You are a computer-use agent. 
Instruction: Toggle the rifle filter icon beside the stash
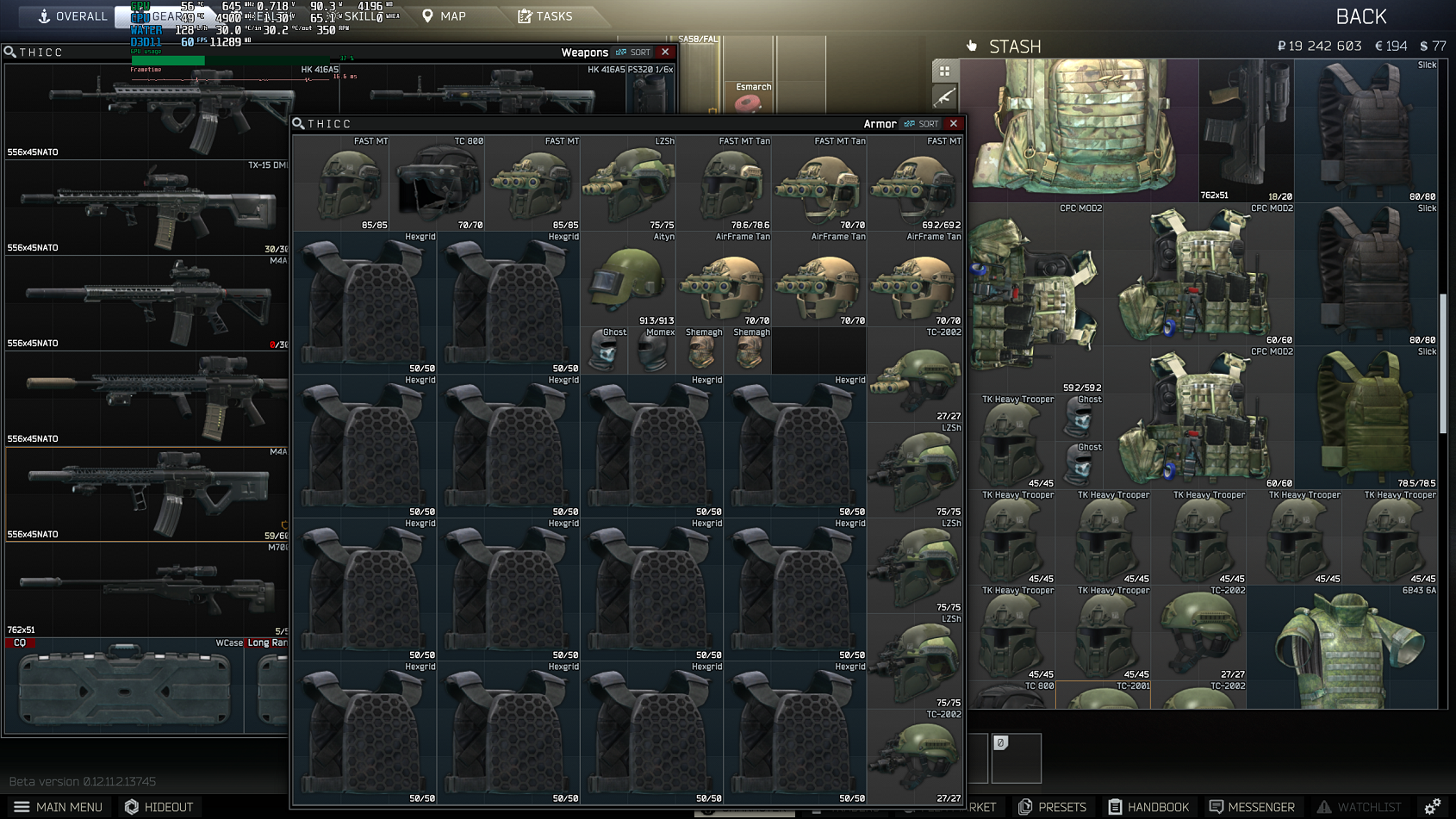tap(945, 95)
